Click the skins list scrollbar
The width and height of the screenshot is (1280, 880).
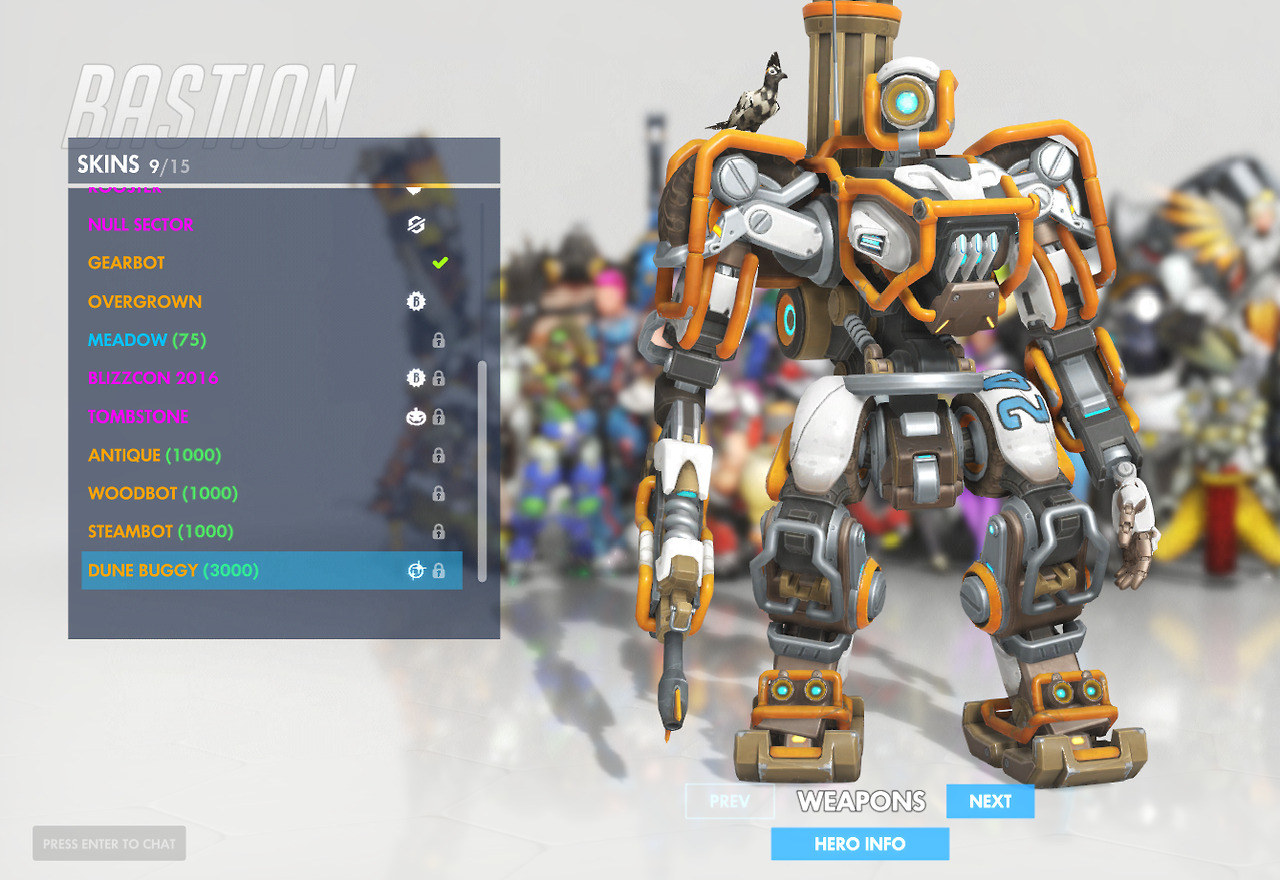[x=482, y=470]
